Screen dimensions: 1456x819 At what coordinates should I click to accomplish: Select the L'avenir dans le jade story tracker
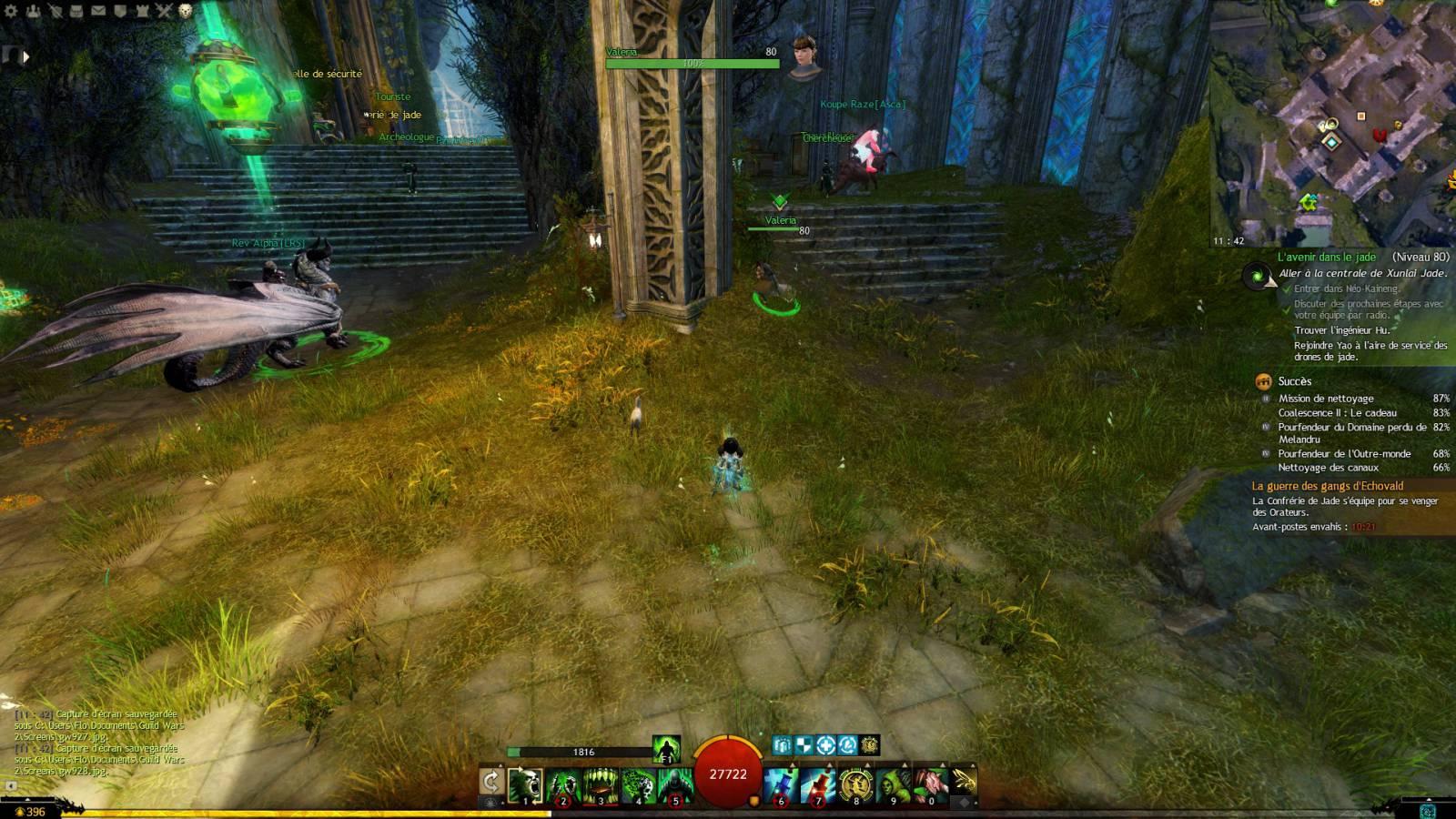coord(1326,258)
